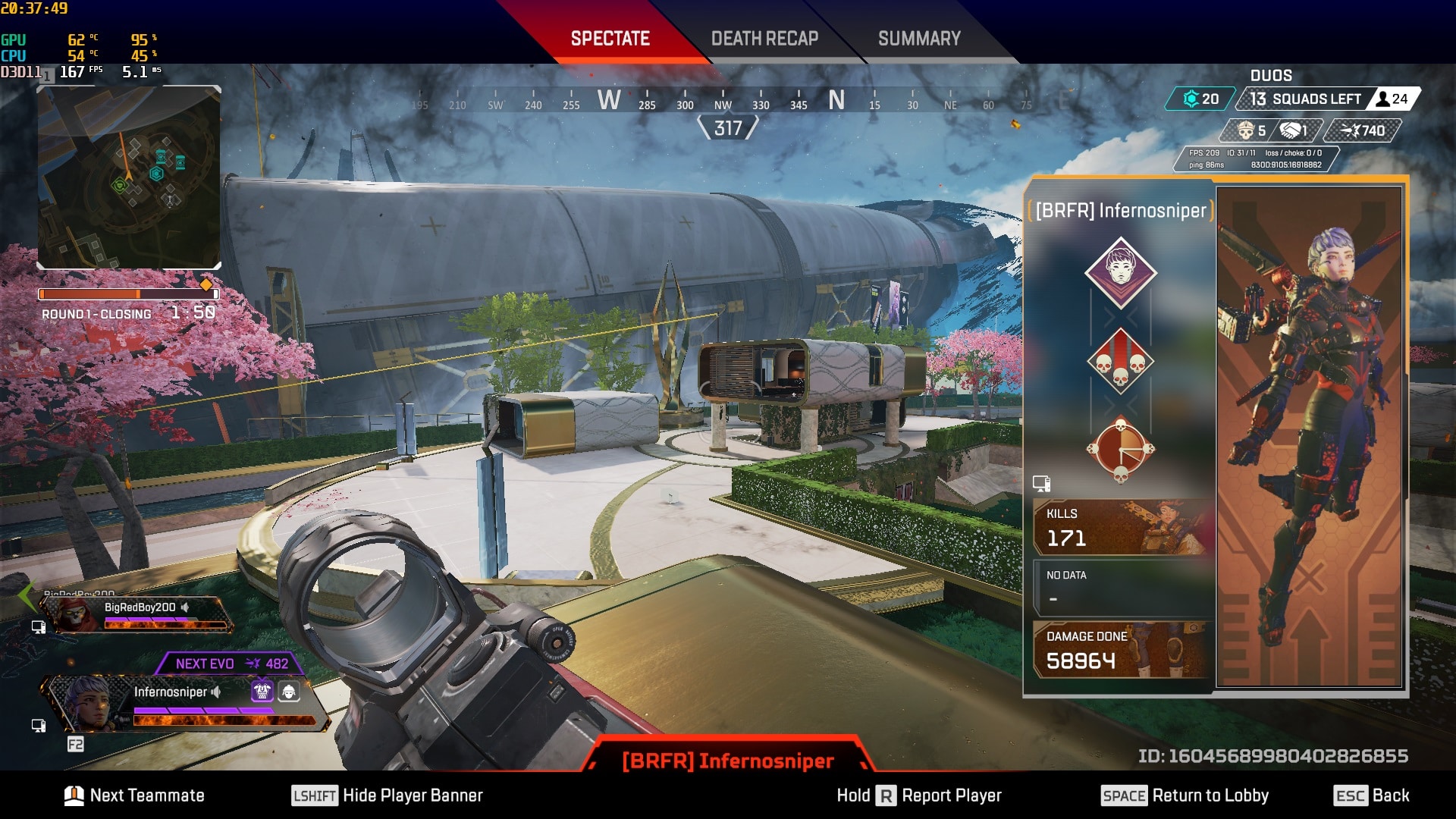
Task: Inspect the three skulls badge
Action: point(1121,361)
